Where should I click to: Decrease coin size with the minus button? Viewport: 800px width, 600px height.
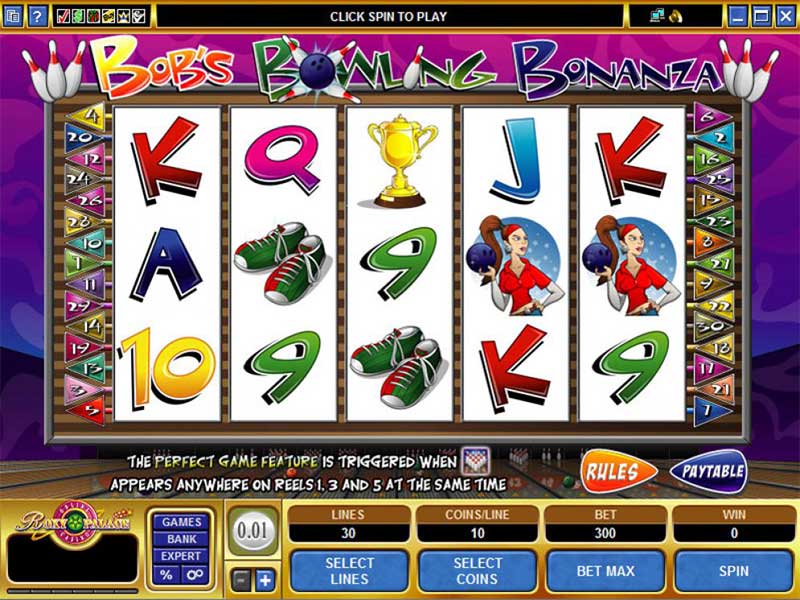pyautogui.click(x=240, y=580)
